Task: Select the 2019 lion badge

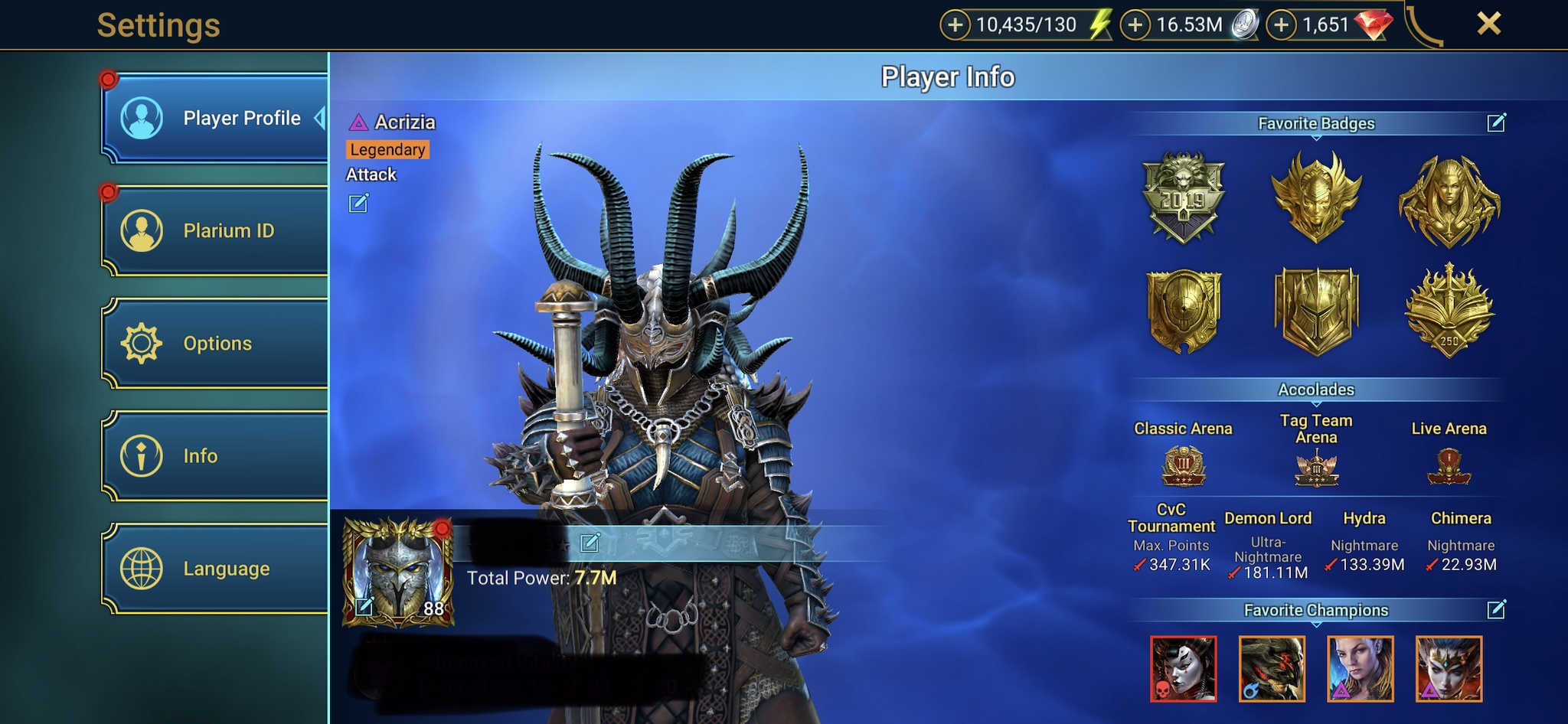Action: [x=1183, y=197]
